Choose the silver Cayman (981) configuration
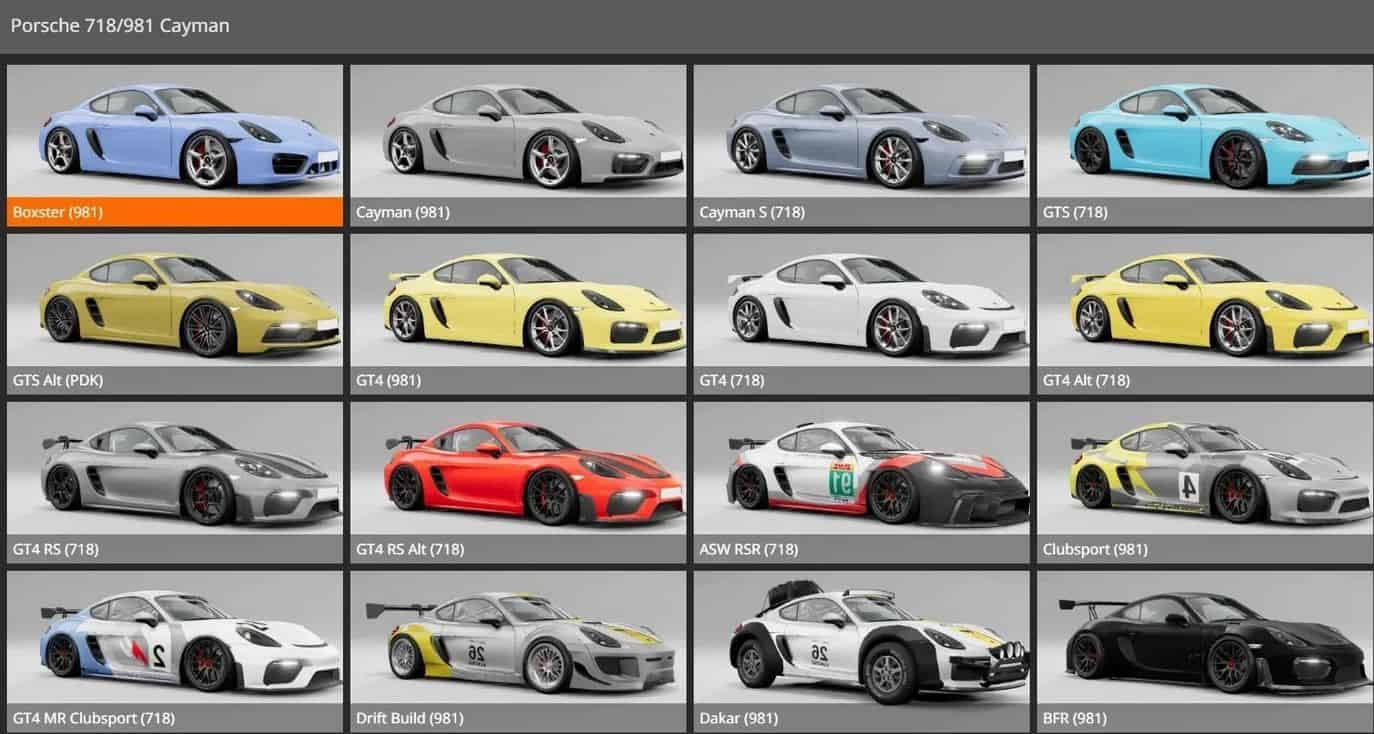Screen dimensions: 1374x734 (x=518, y=145)
